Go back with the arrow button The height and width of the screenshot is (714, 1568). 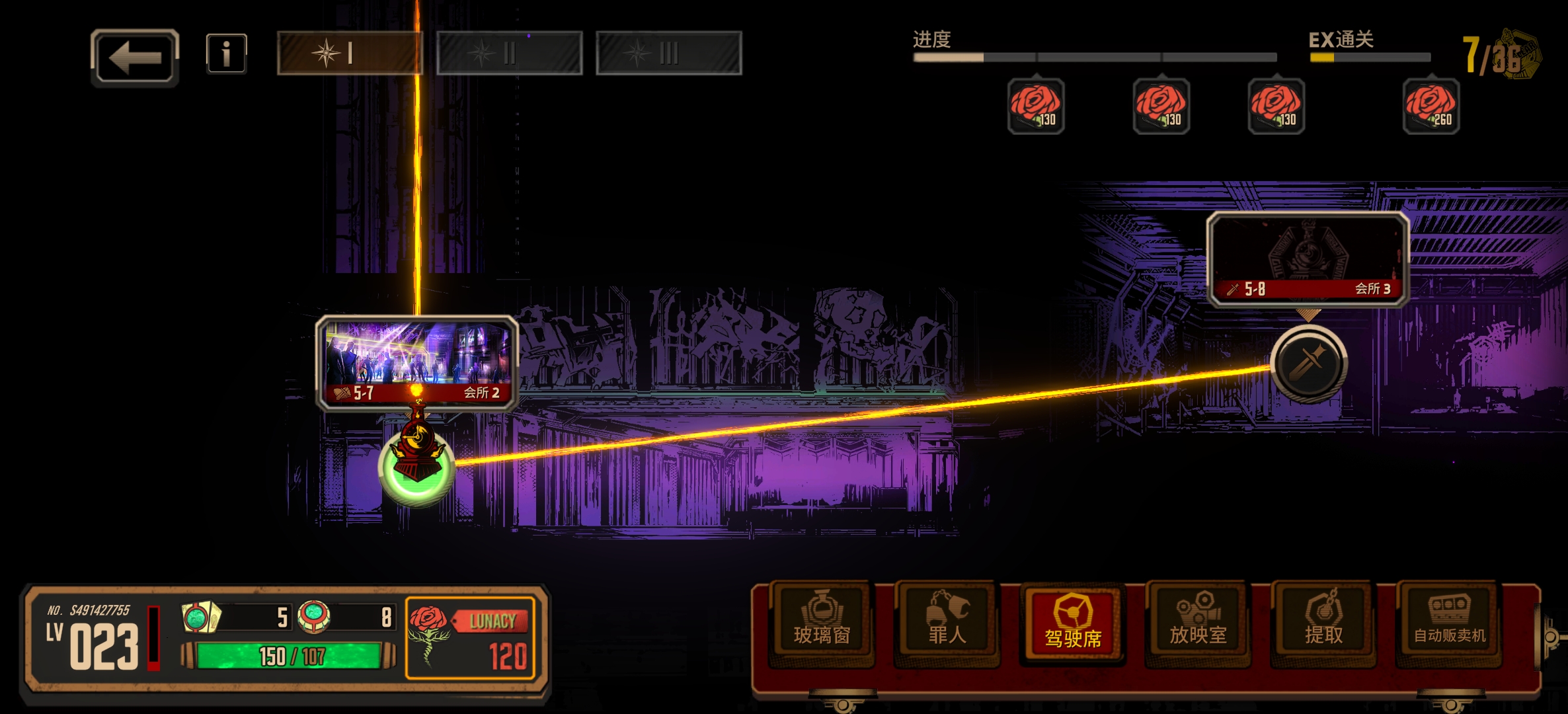[135, 58]
